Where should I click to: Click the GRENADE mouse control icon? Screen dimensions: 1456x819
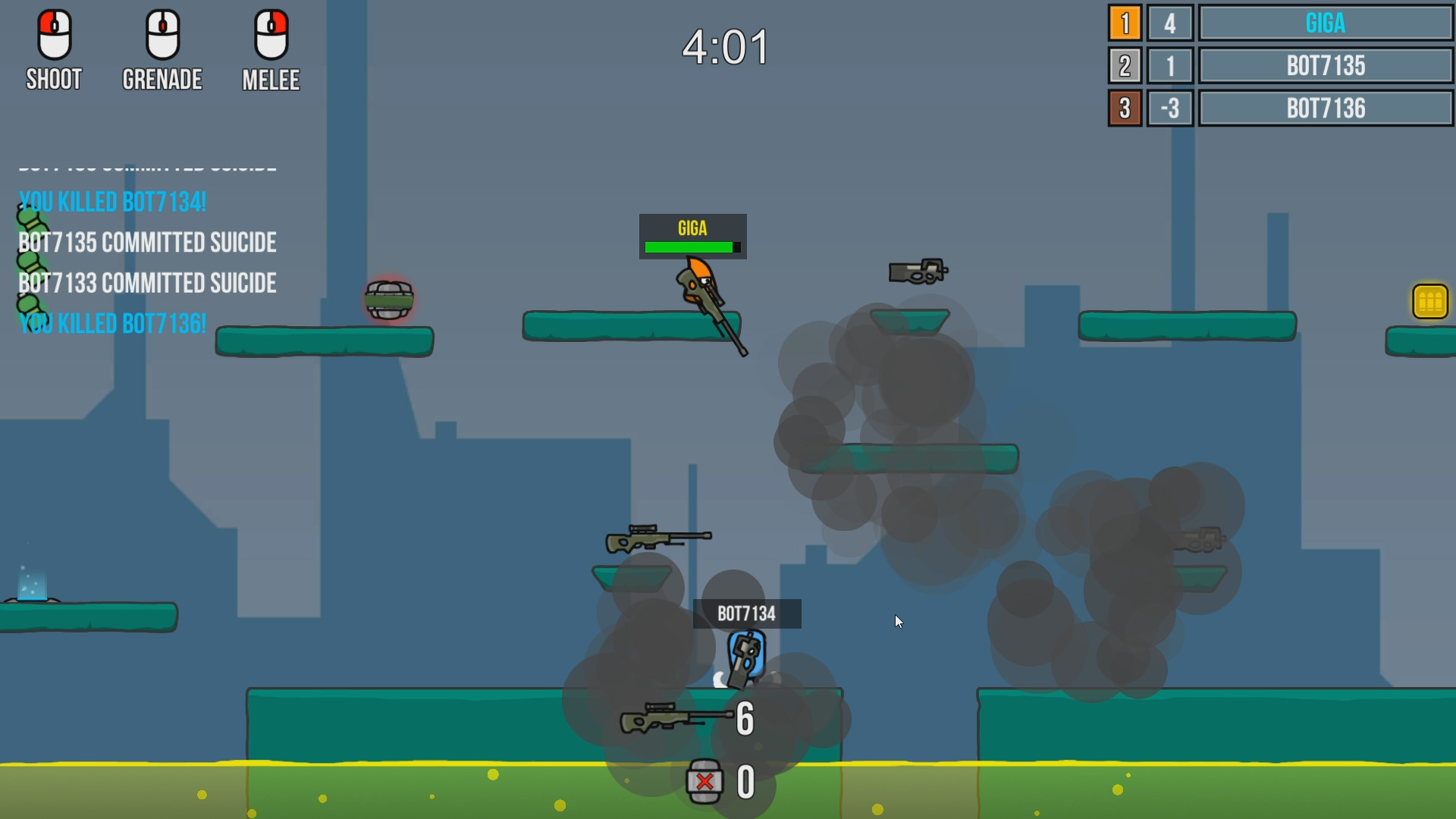(x=162, y=34)
